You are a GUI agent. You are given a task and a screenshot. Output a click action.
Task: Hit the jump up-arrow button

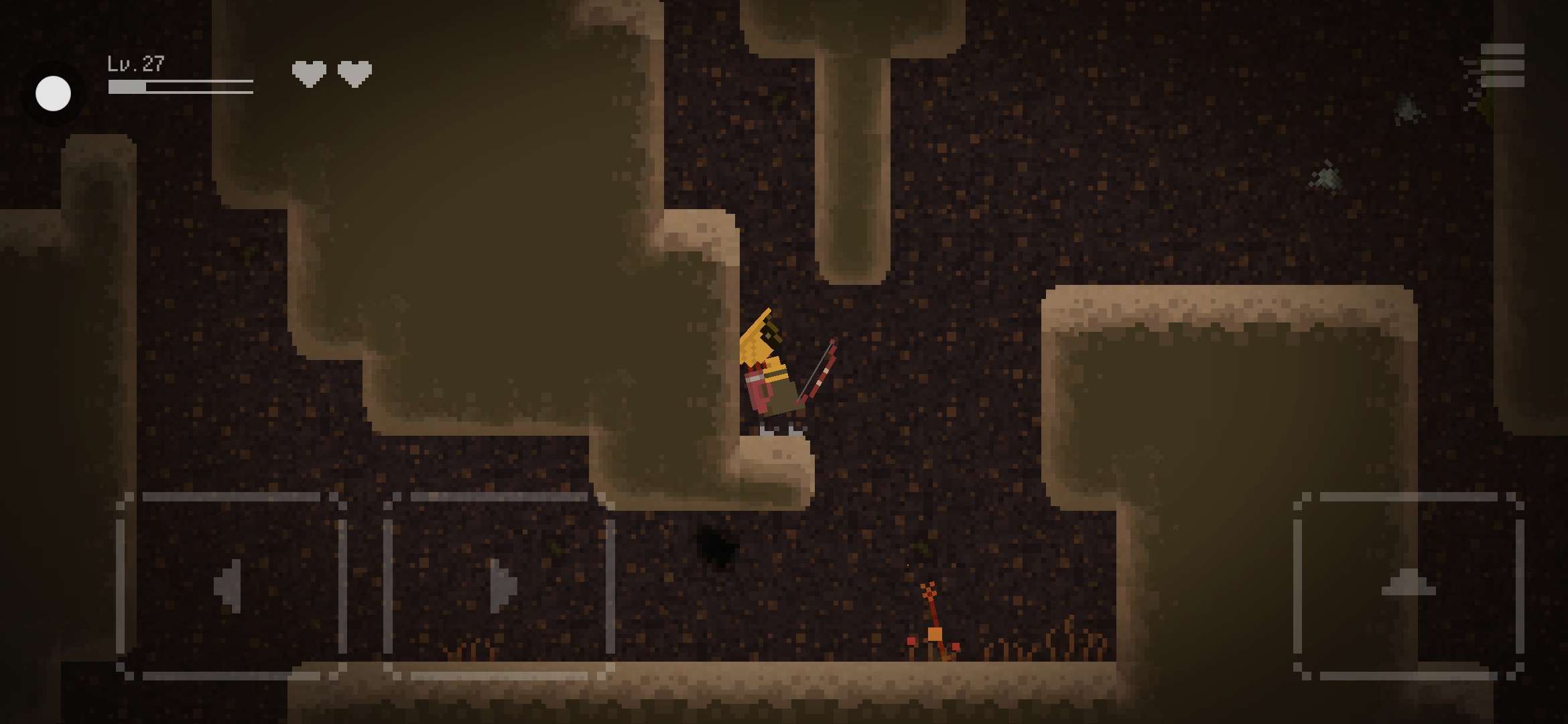coord(1408,585)
